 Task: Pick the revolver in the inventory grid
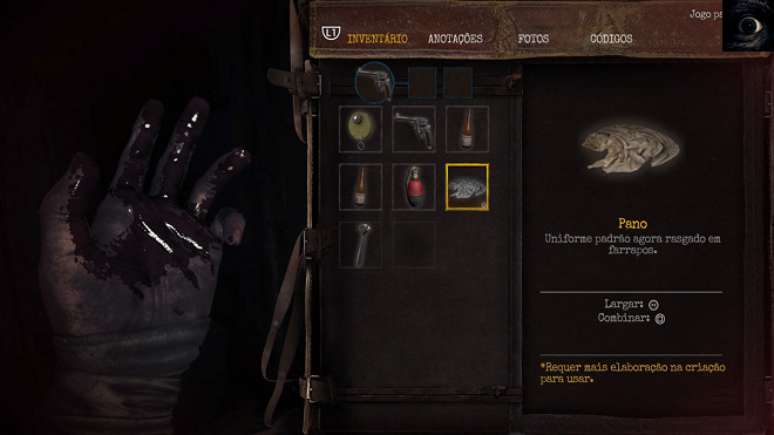(413, 129)
